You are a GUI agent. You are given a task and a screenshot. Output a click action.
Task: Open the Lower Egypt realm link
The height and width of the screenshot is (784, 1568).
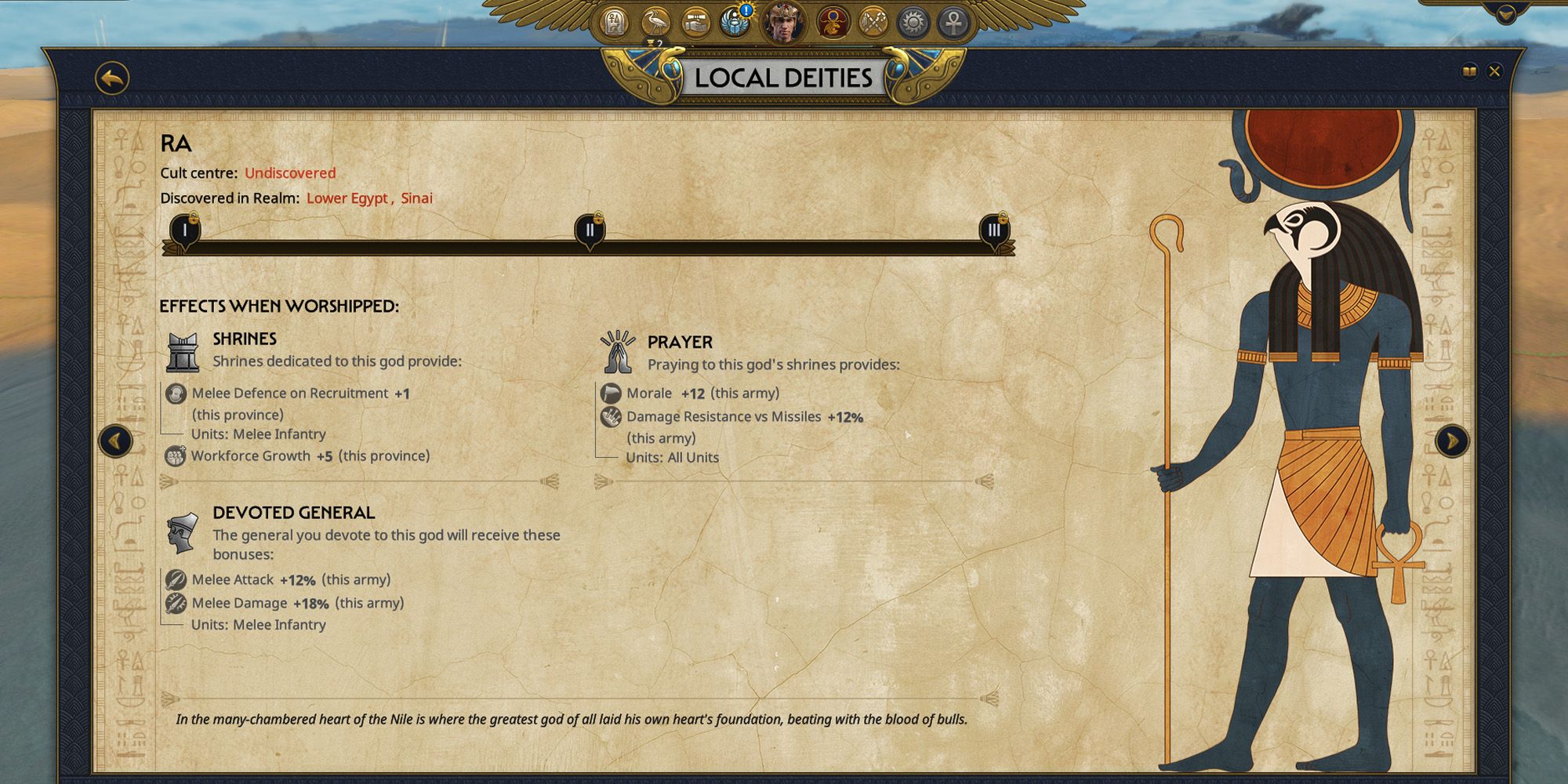tap(345, 198)
